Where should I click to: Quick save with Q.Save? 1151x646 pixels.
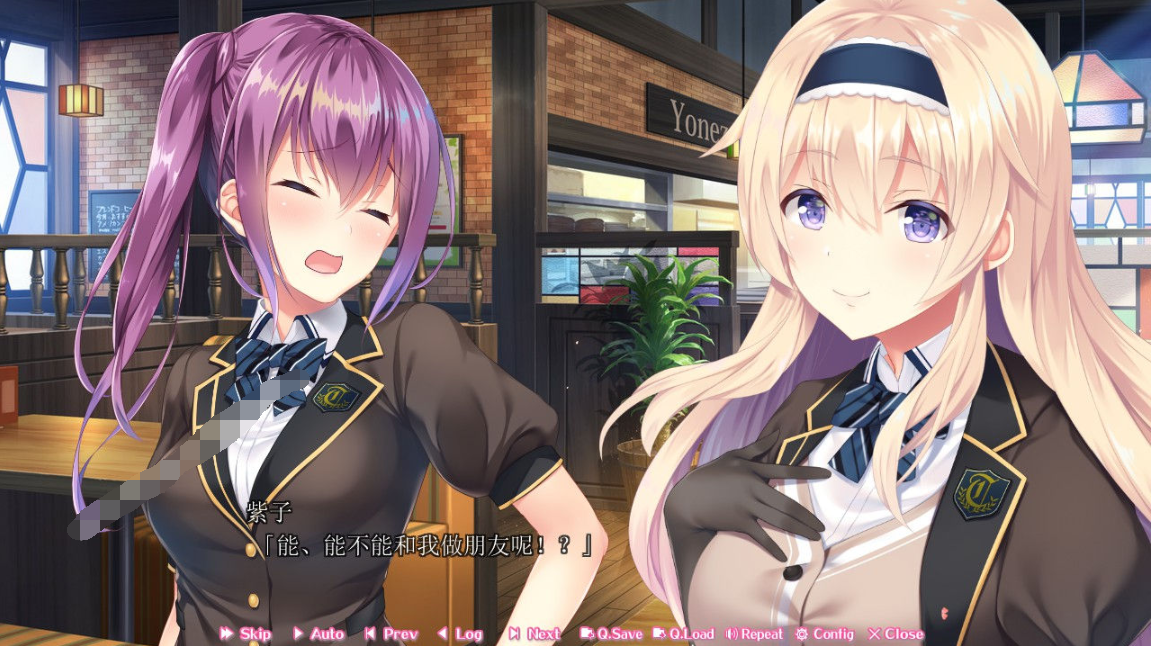point(612,634)
